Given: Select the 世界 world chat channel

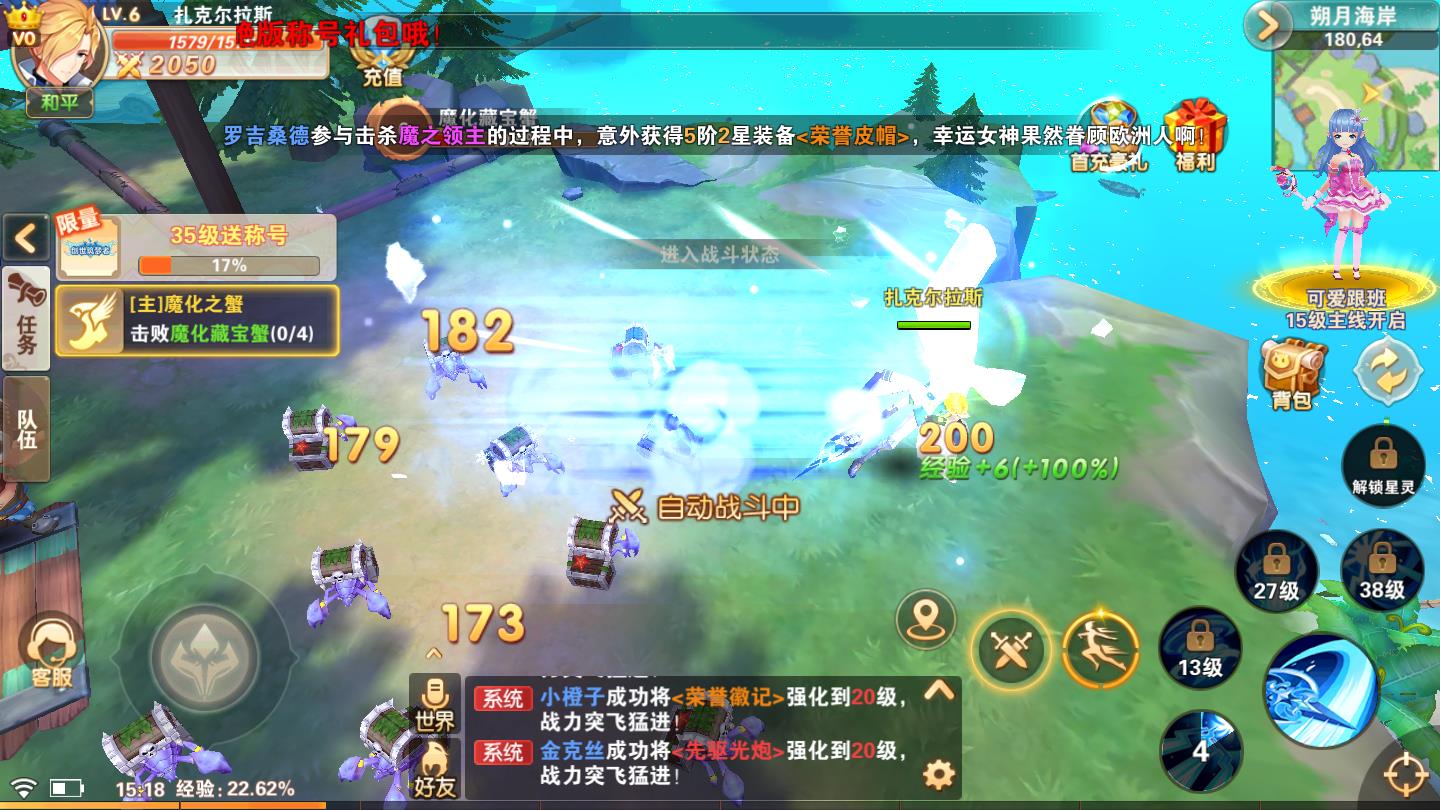Looking at the screenshot, I should 435,703.
